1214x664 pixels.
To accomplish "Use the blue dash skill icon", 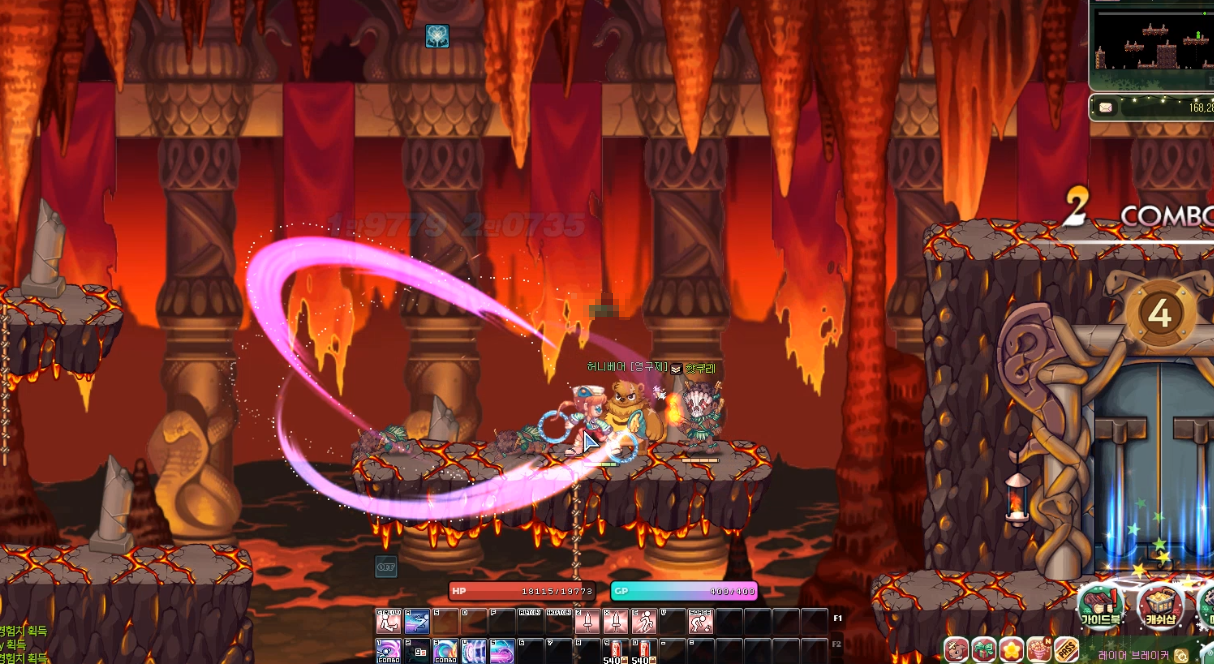I will tap(417, 621).
